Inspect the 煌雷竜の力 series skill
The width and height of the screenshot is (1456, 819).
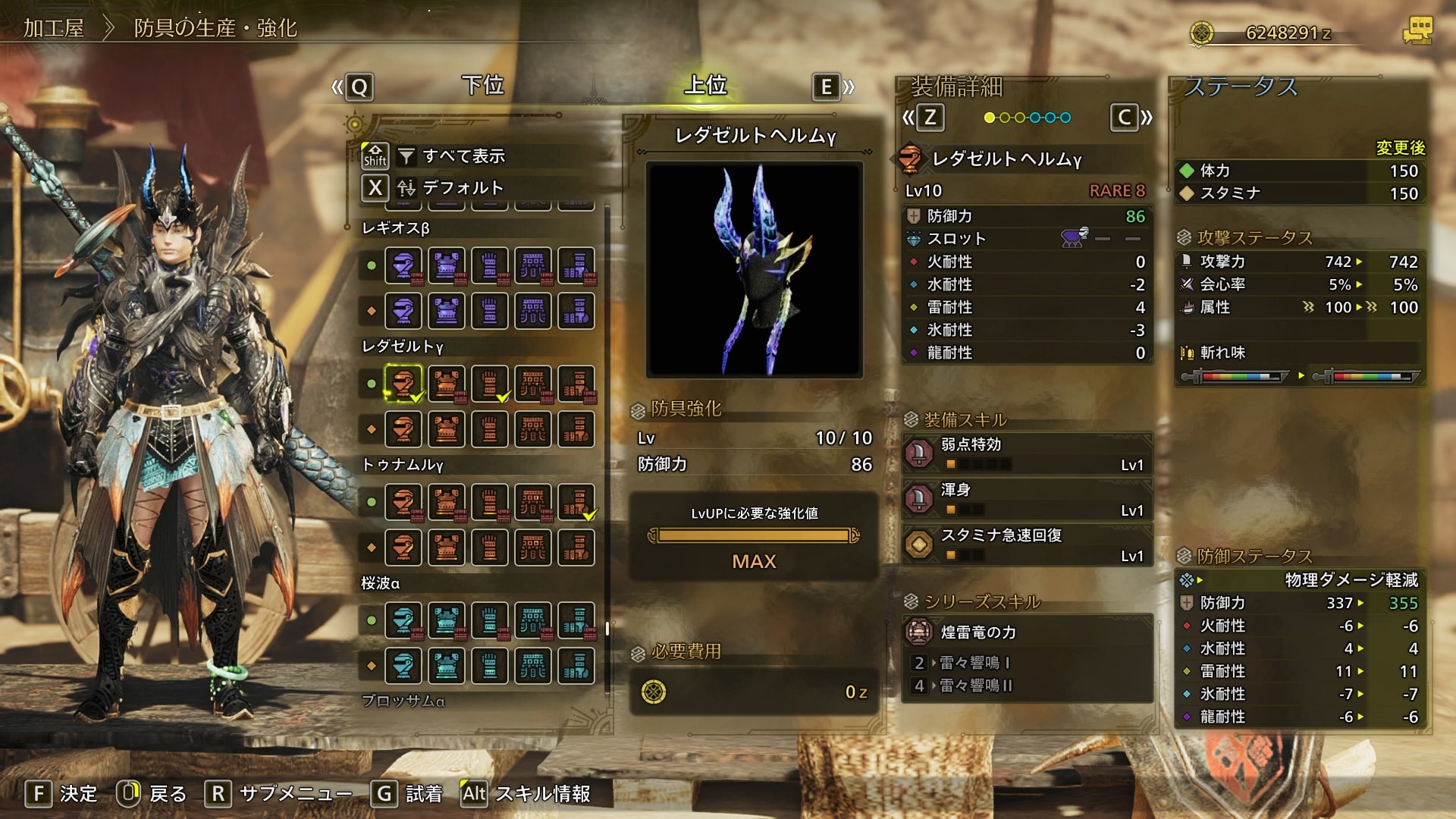coord(1027,632)
